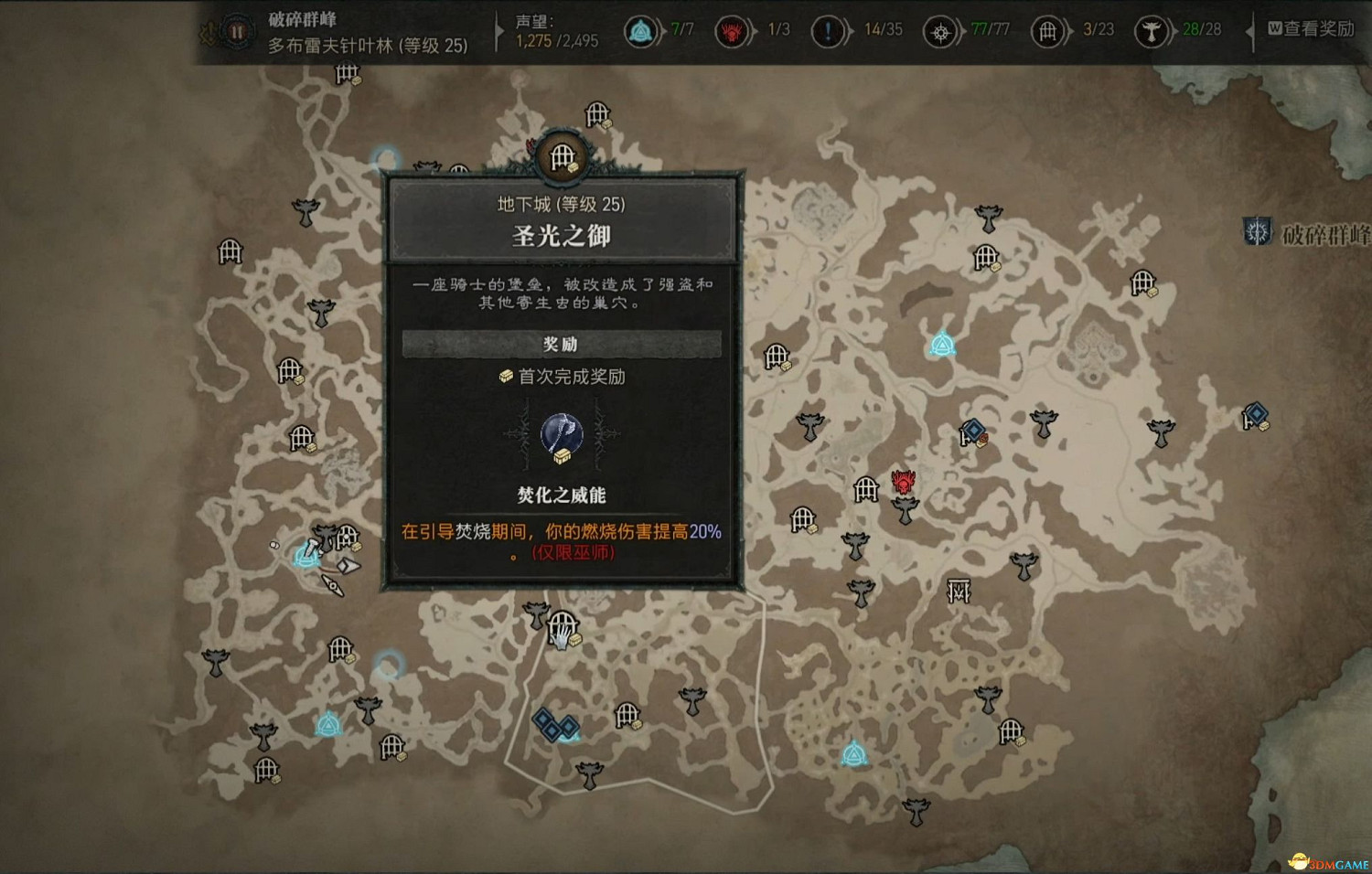Click the 首次完成奖励 reward entry
The width and height of the screenshot is (1372, 874).
(x=563, y=376)
